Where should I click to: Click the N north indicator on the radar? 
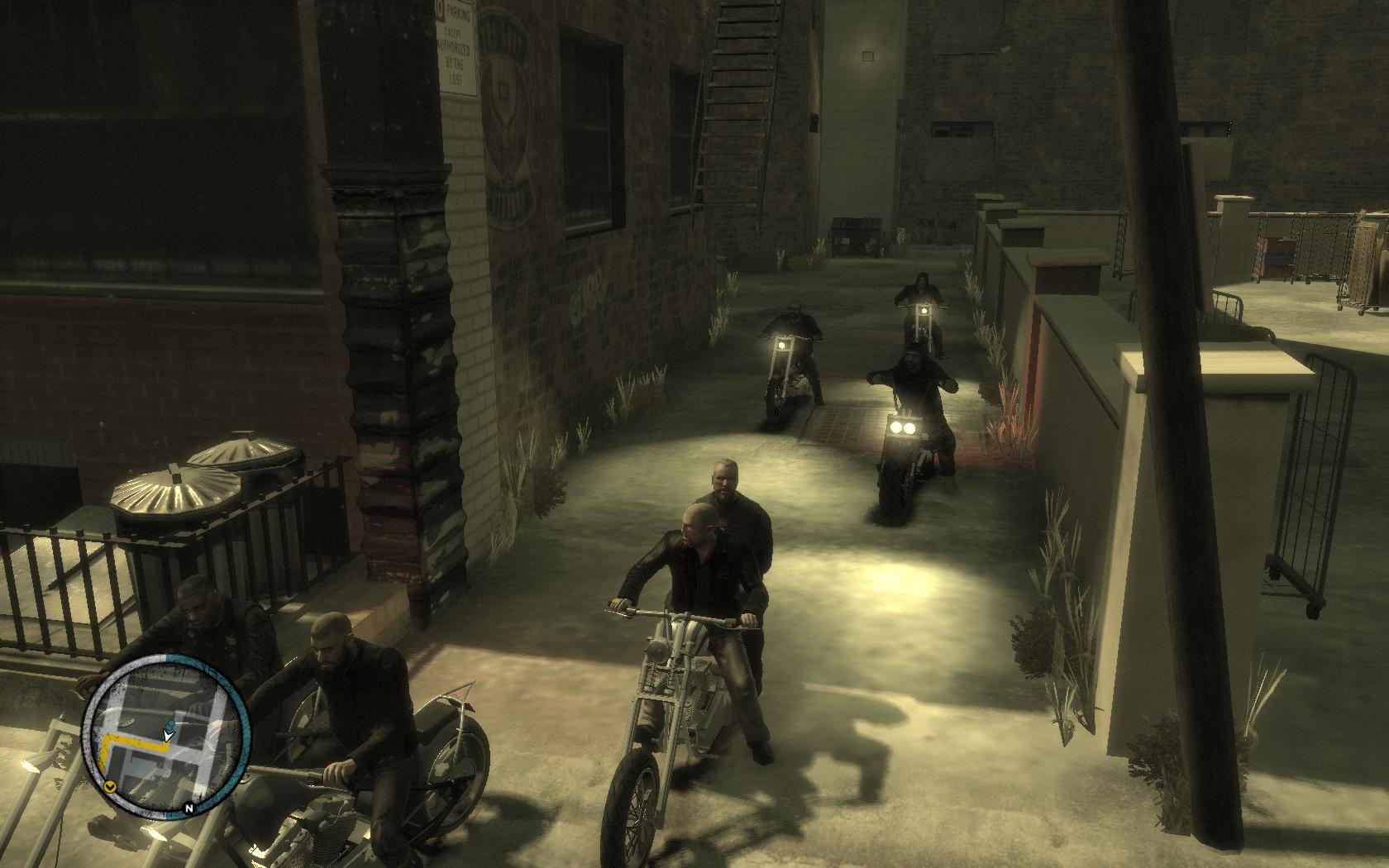[x=189, y=808]
